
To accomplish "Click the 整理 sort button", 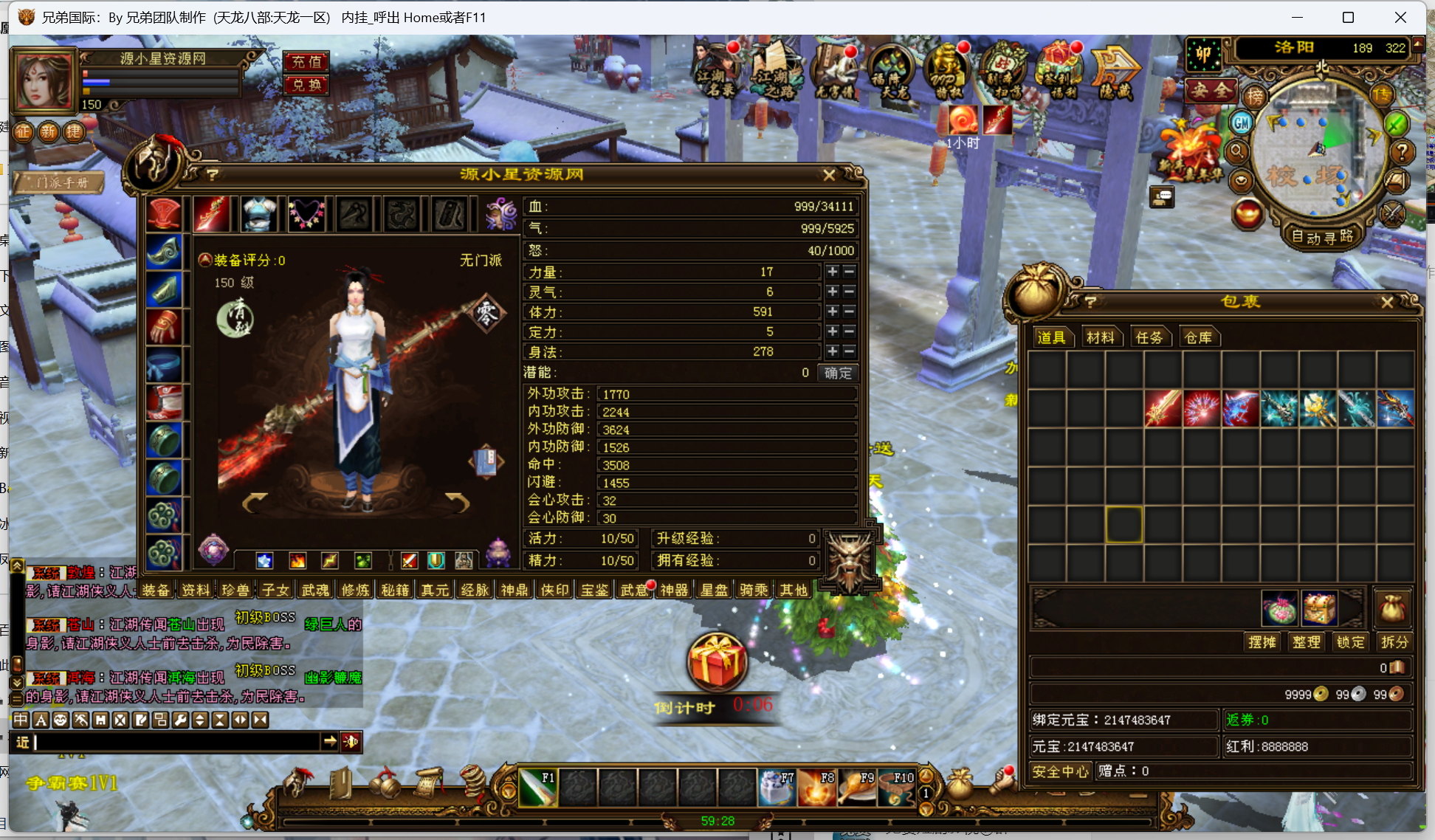I will point(1306,642).
